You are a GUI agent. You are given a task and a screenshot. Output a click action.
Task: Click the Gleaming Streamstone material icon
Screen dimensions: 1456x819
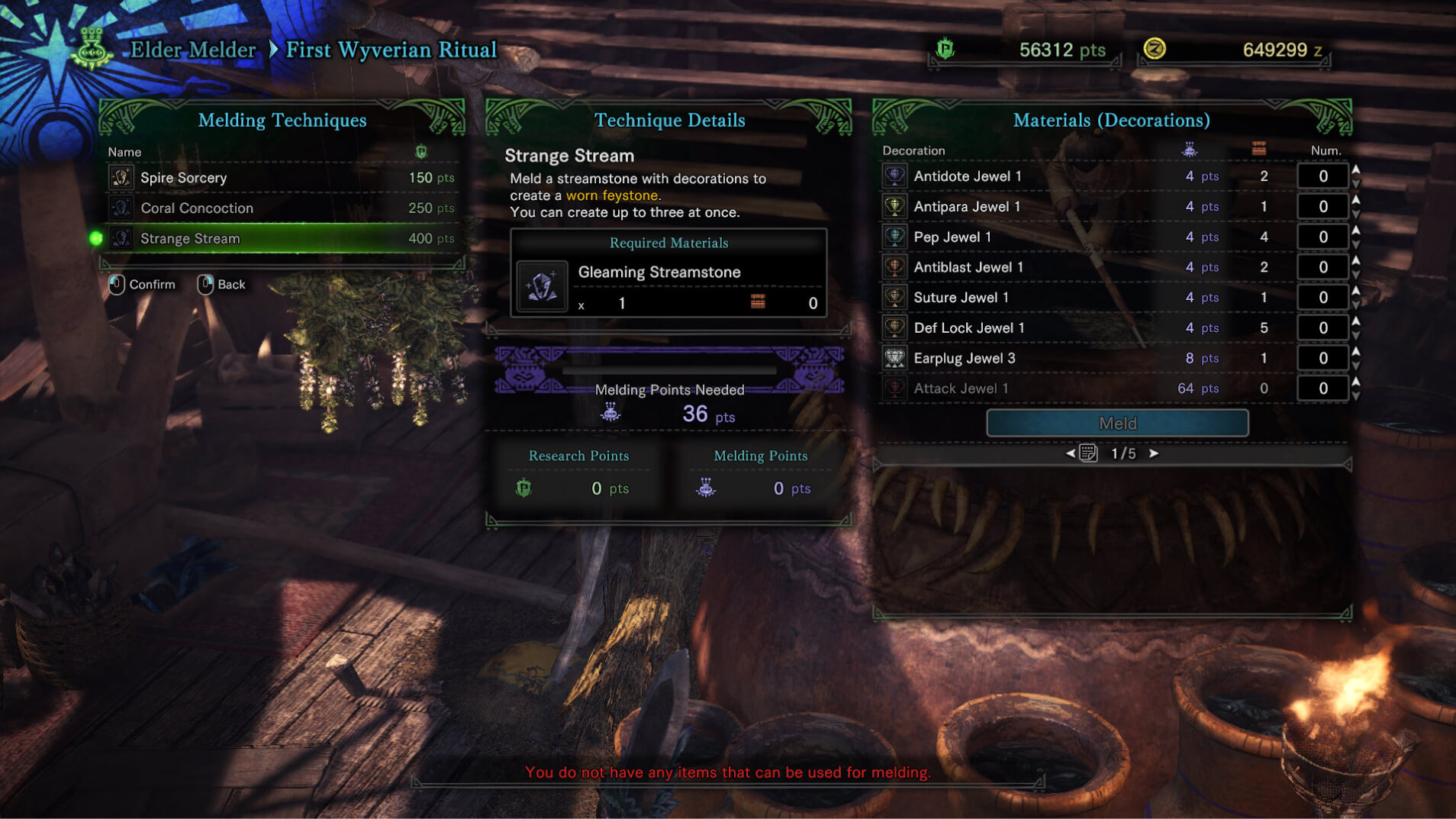click(x=542, y=287)
